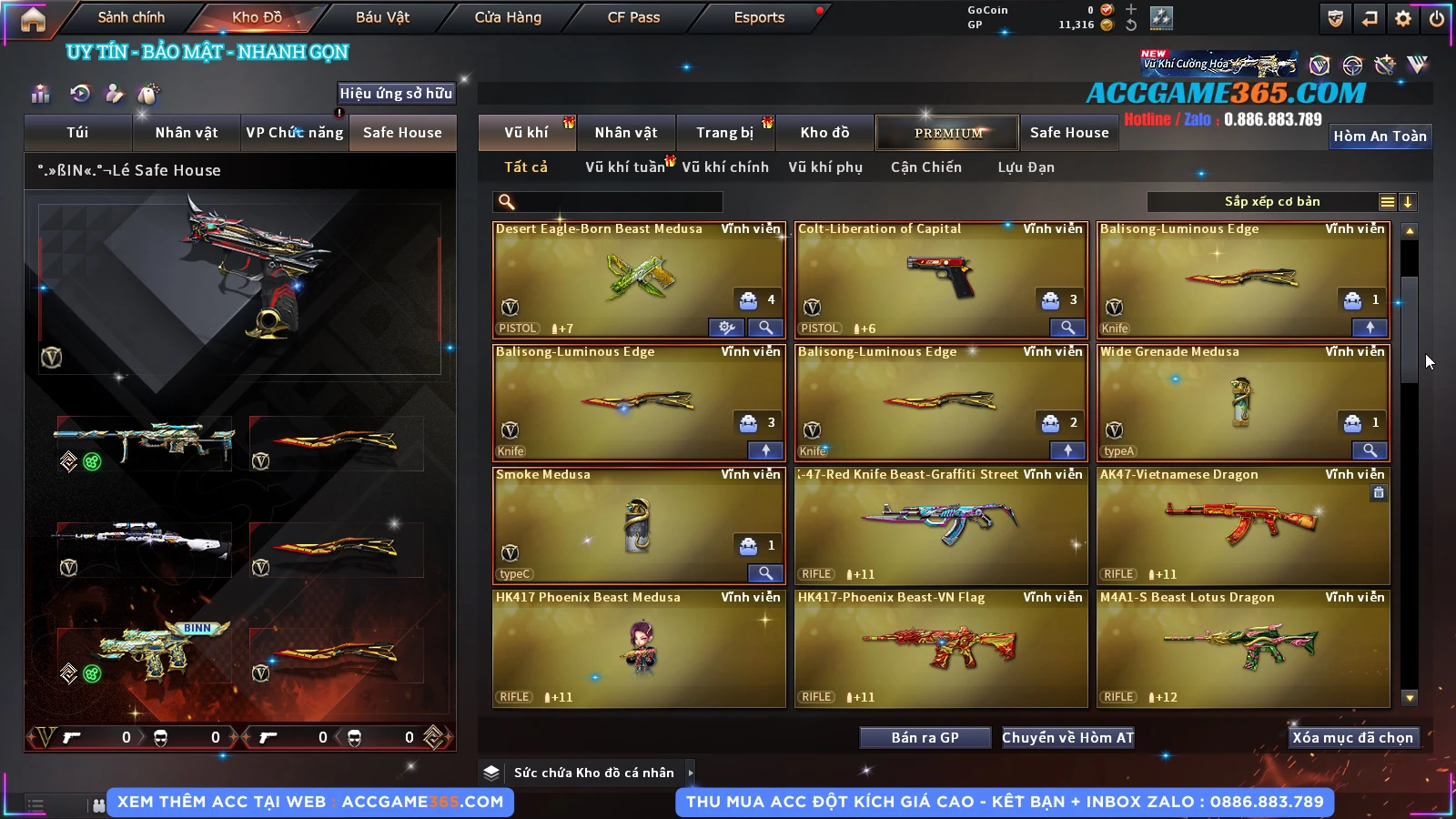Viewport: 1456px width, 819px height.
Task: Select the AK47-Vietnamese Dragon rifle
Action: [1243, 525]
